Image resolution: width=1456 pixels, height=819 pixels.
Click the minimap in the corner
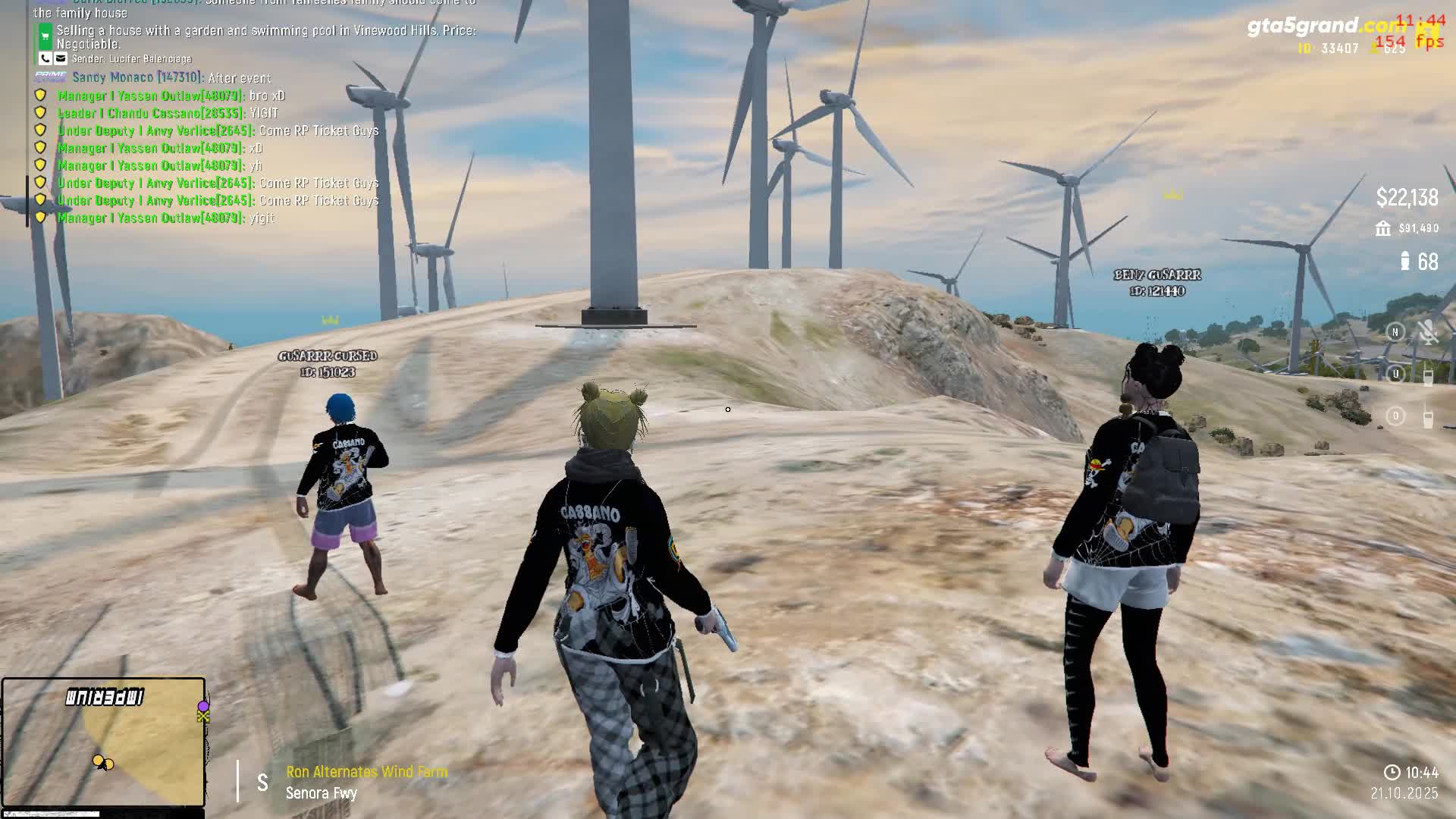(103, 742)
